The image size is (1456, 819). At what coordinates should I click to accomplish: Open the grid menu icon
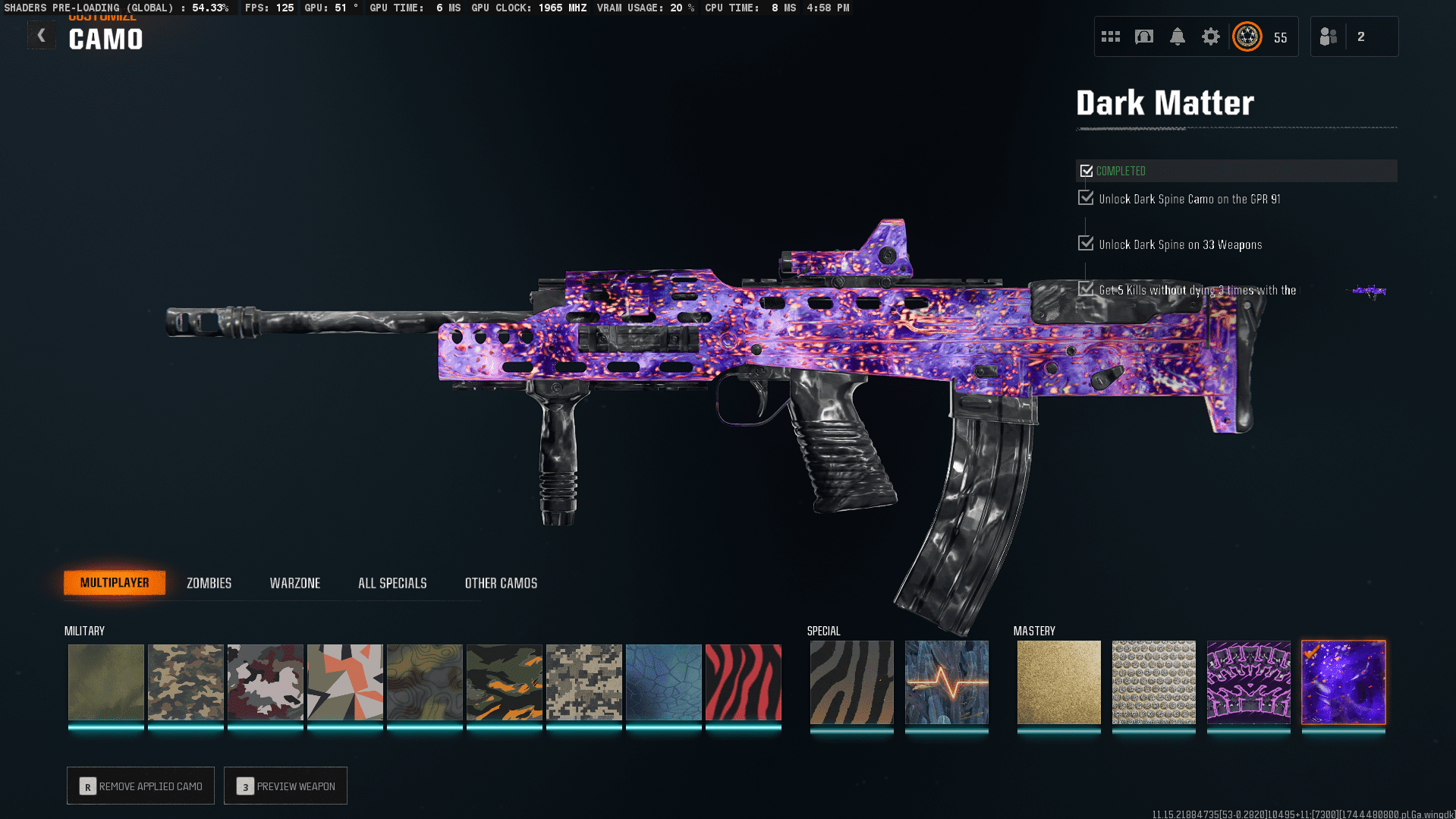(x=1111, y=36)
